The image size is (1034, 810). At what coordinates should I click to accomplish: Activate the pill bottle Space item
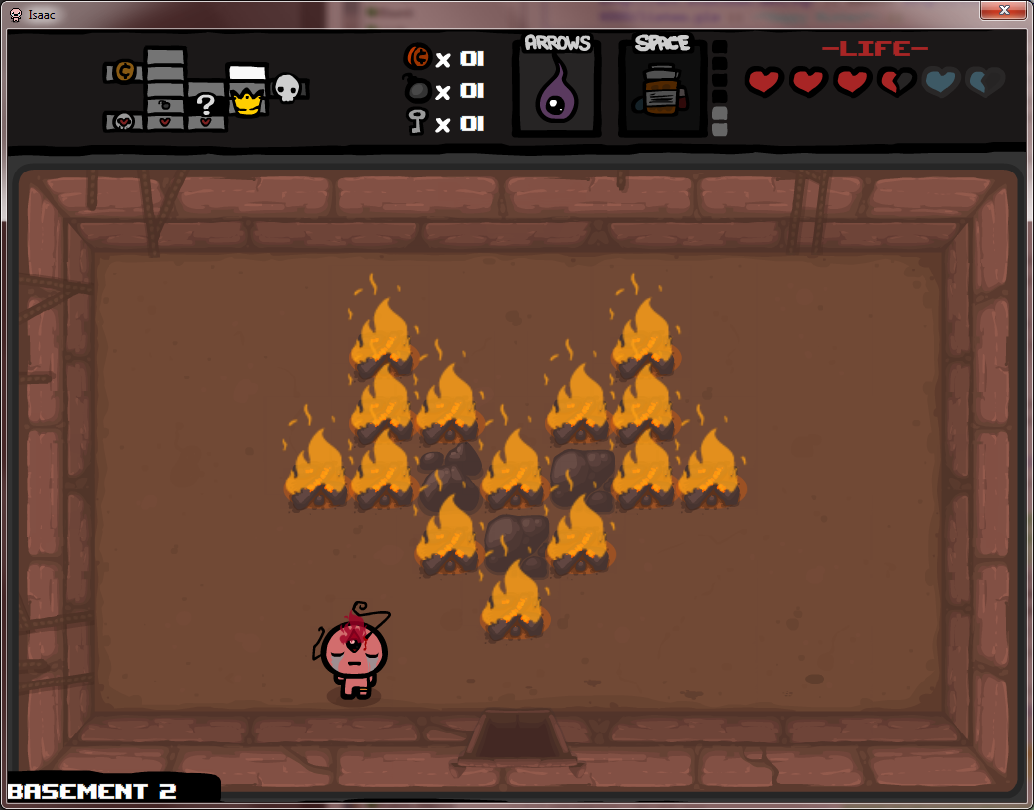(660, 94)
